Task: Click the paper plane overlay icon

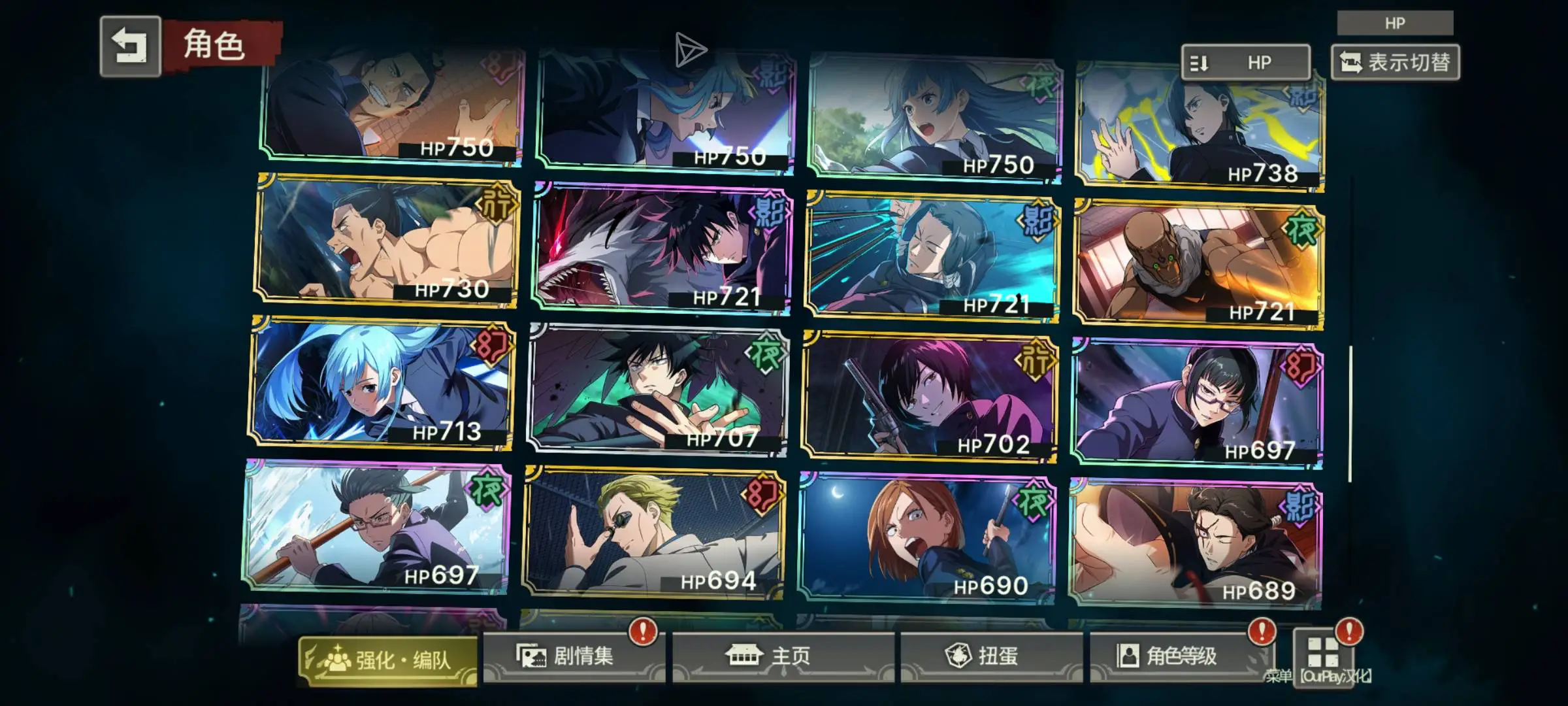Action: [689, 50]
